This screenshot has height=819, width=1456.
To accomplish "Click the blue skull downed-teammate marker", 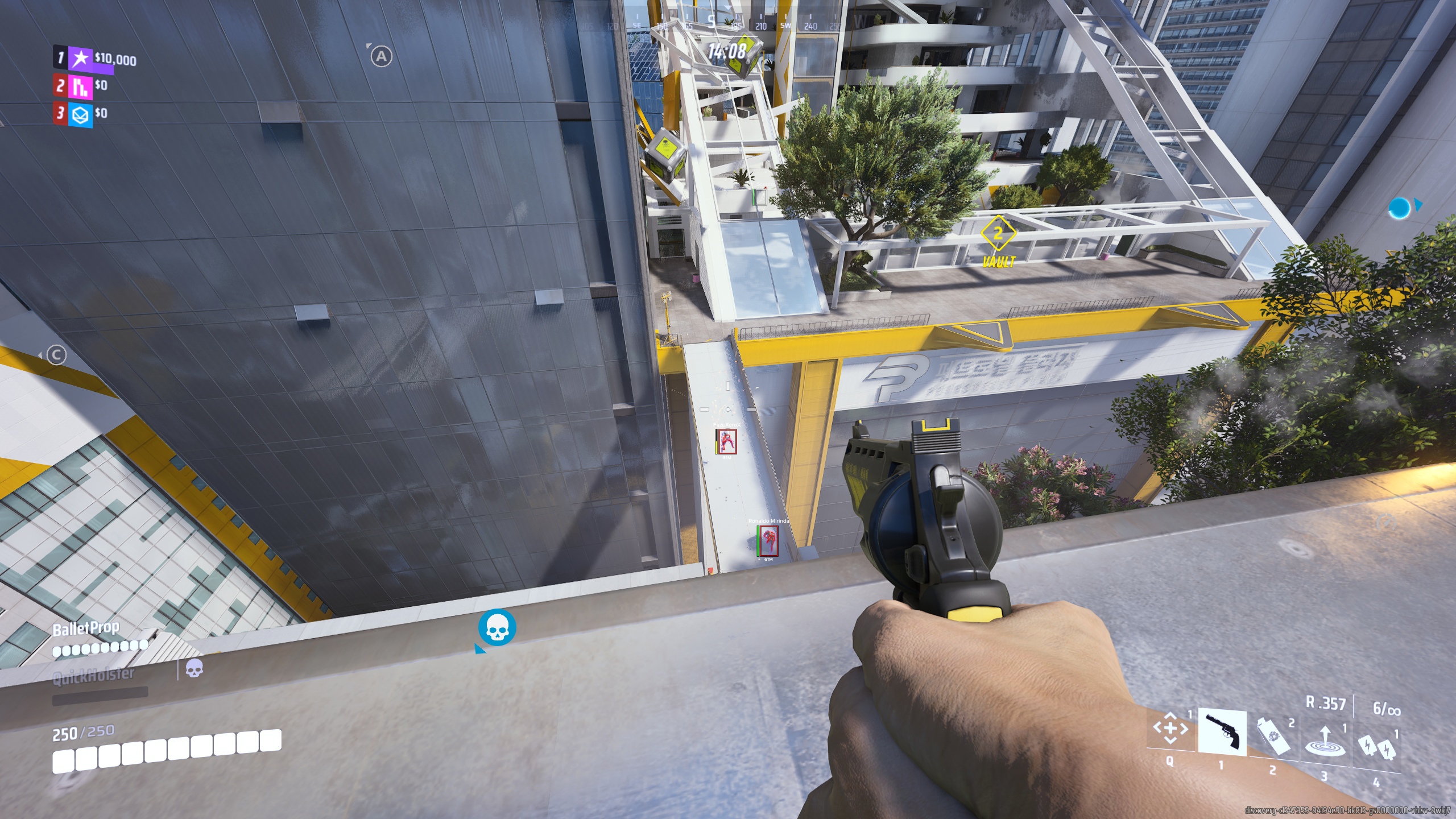I will (497, 628).
